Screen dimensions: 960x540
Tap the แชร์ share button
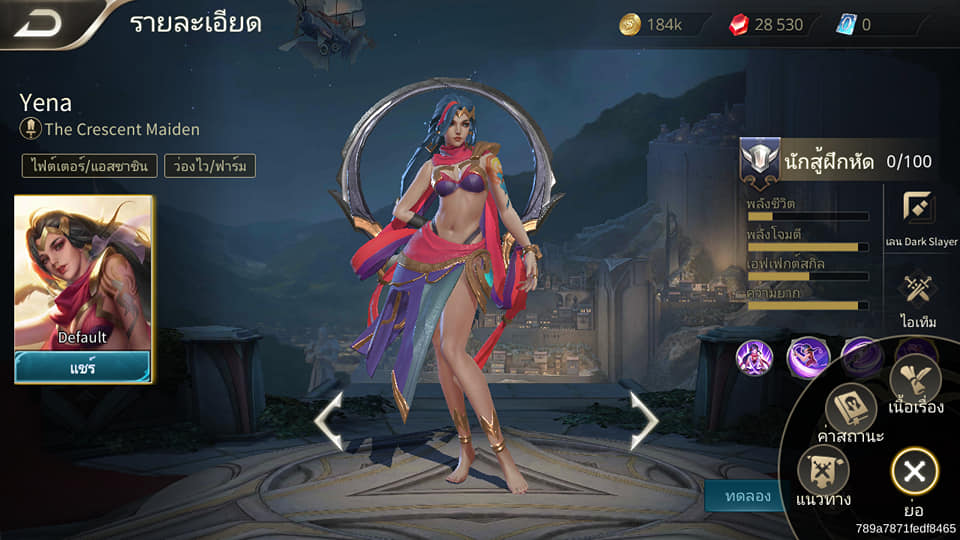(x=83, y=366)
